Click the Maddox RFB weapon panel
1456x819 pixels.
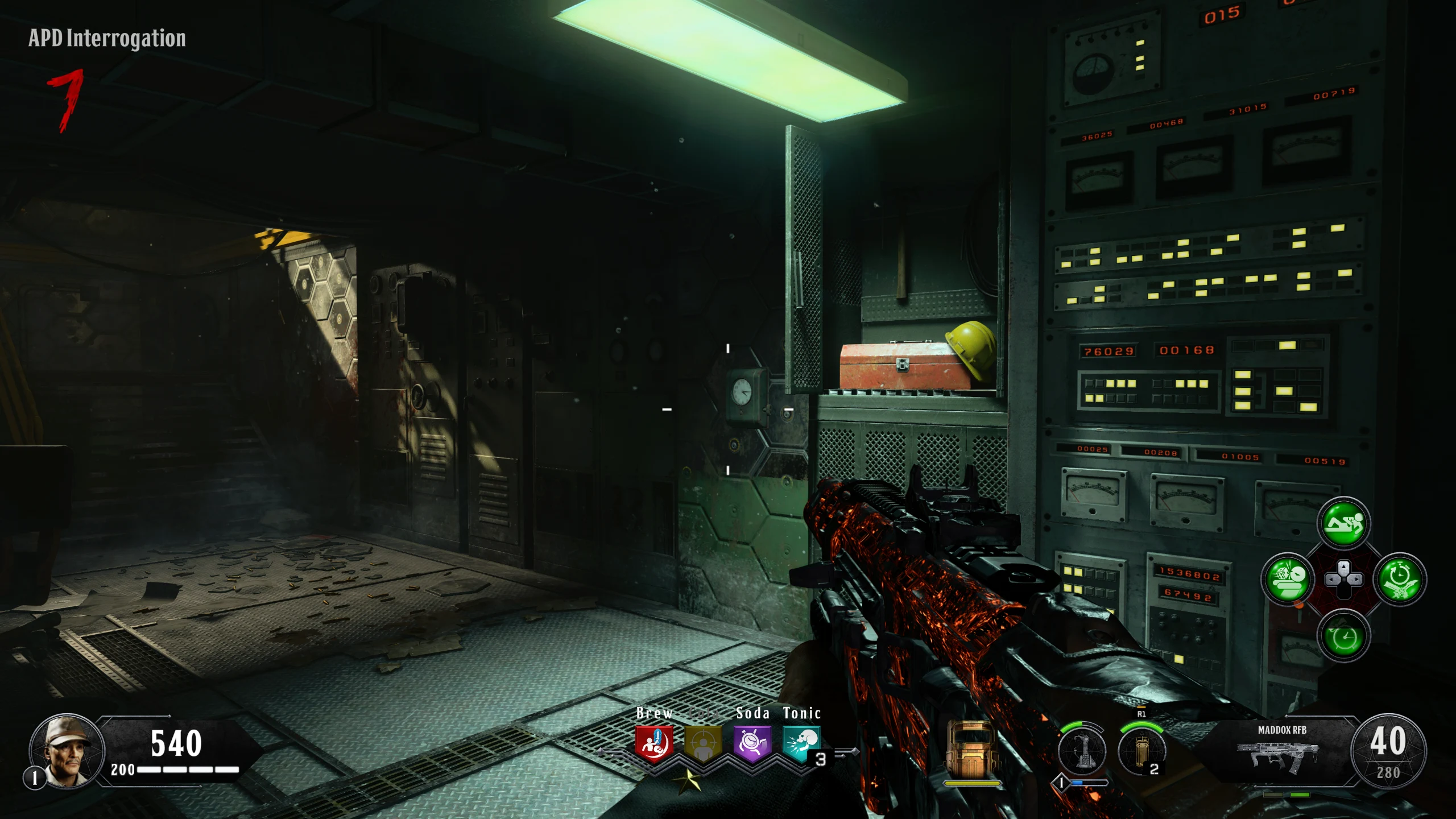click(1282, 751)
